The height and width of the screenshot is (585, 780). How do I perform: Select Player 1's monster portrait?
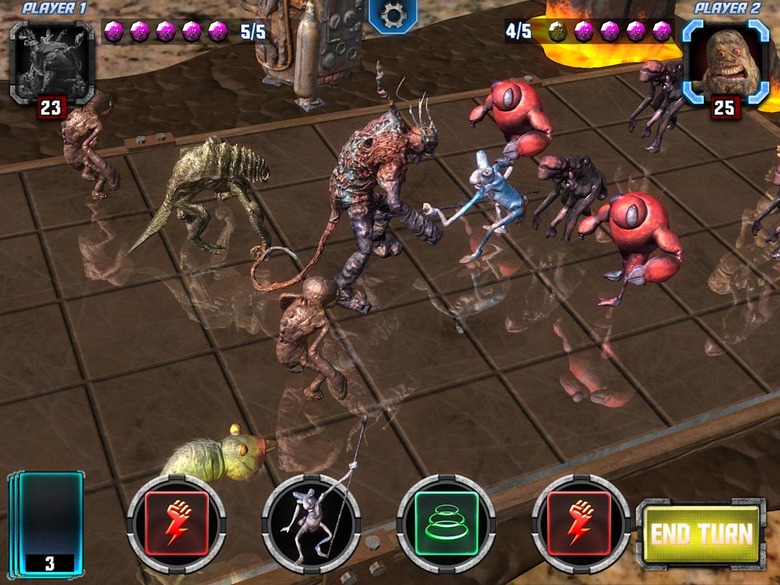point(51,62)
